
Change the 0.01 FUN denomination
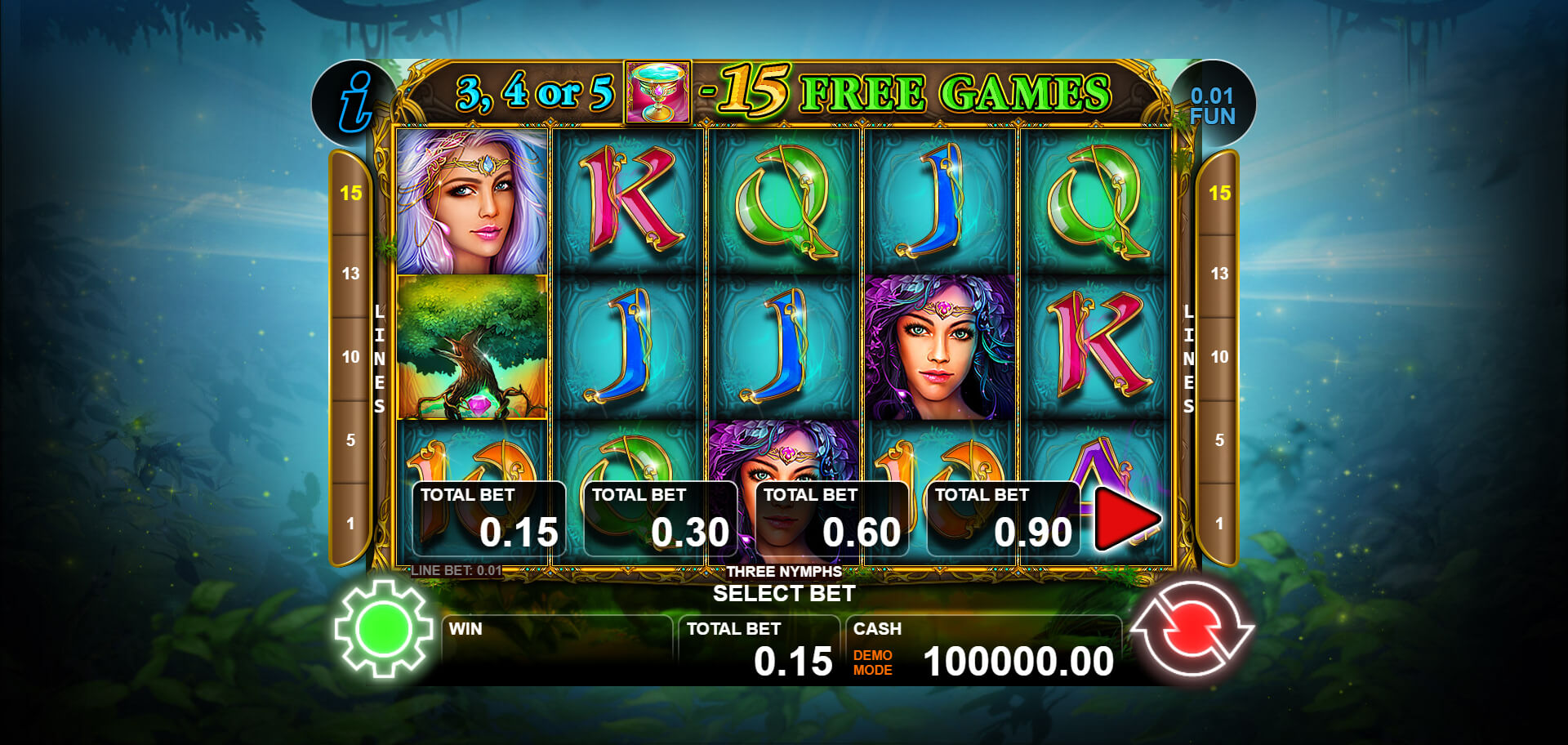click(1213, 106)
